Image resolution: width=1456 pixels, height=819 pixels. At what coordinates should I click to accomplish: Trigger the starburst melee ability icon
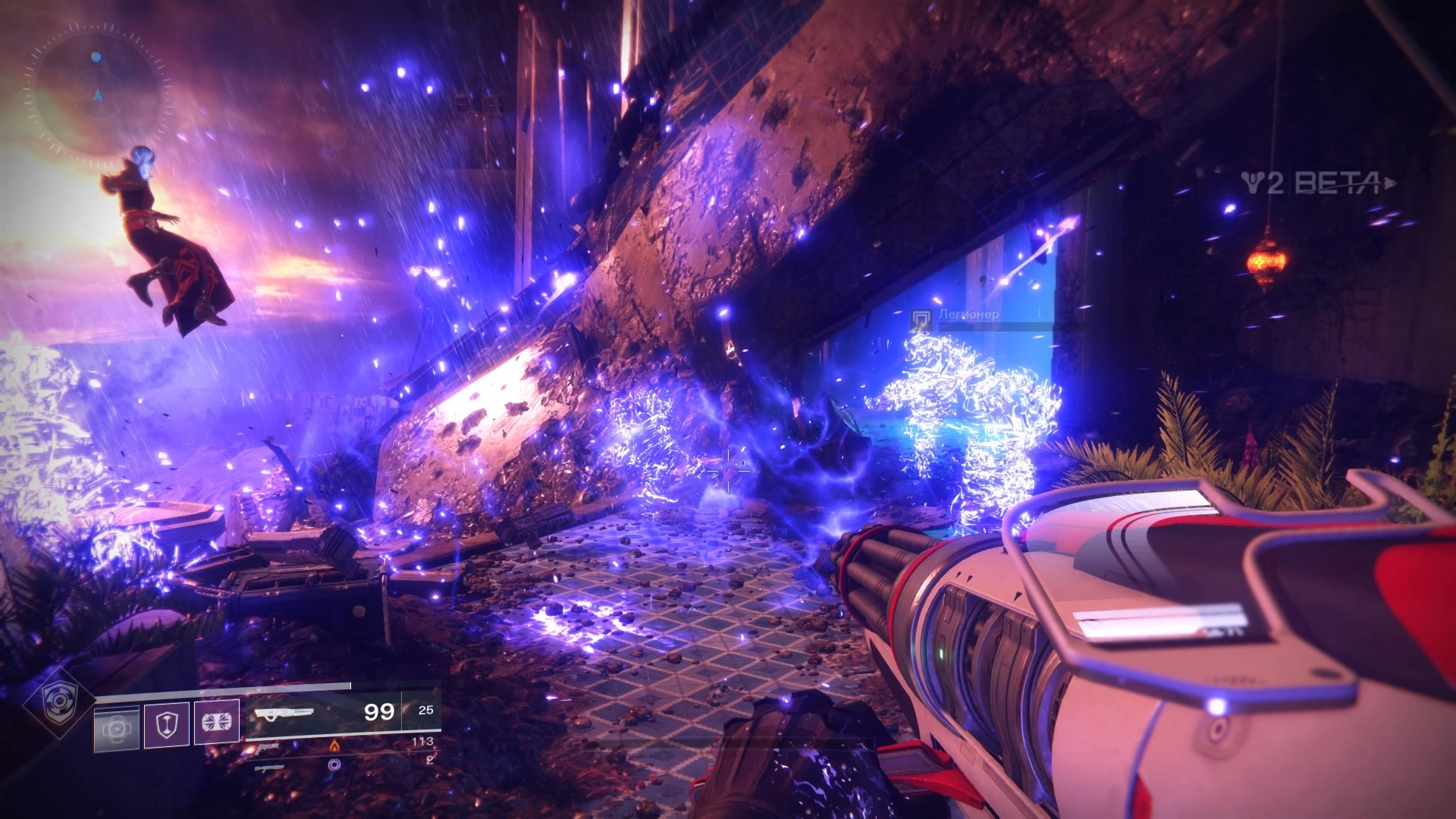pos(216,722)
